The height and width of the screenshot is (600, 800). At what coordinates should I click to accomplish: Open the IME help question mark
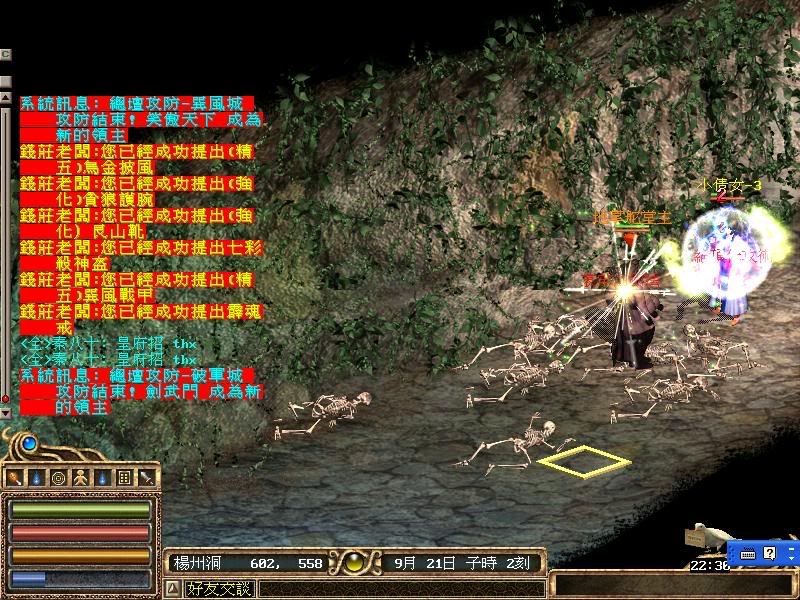click(x=768, y=553)
